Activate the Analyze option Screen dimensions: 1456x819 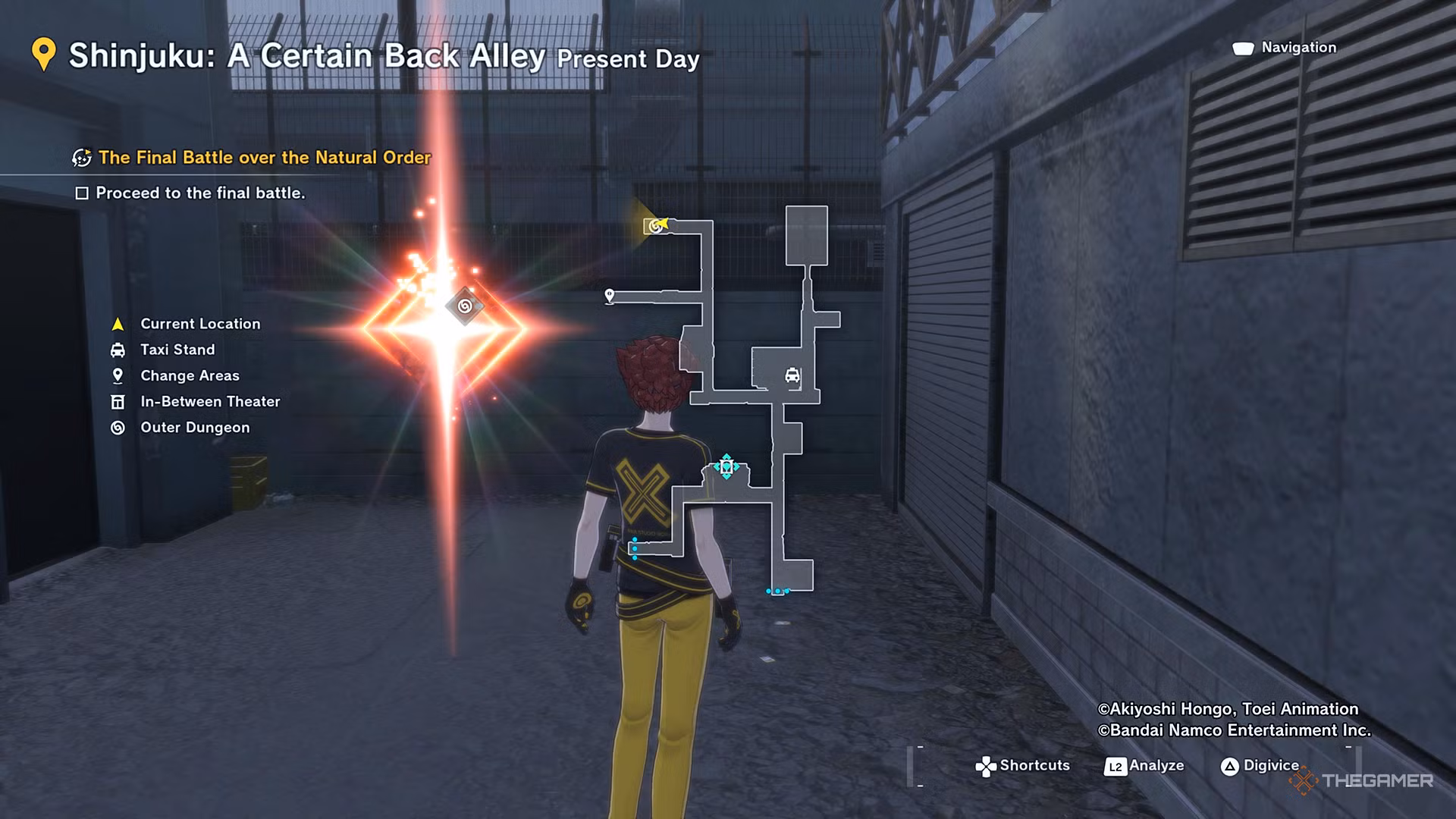[1155, 766]
